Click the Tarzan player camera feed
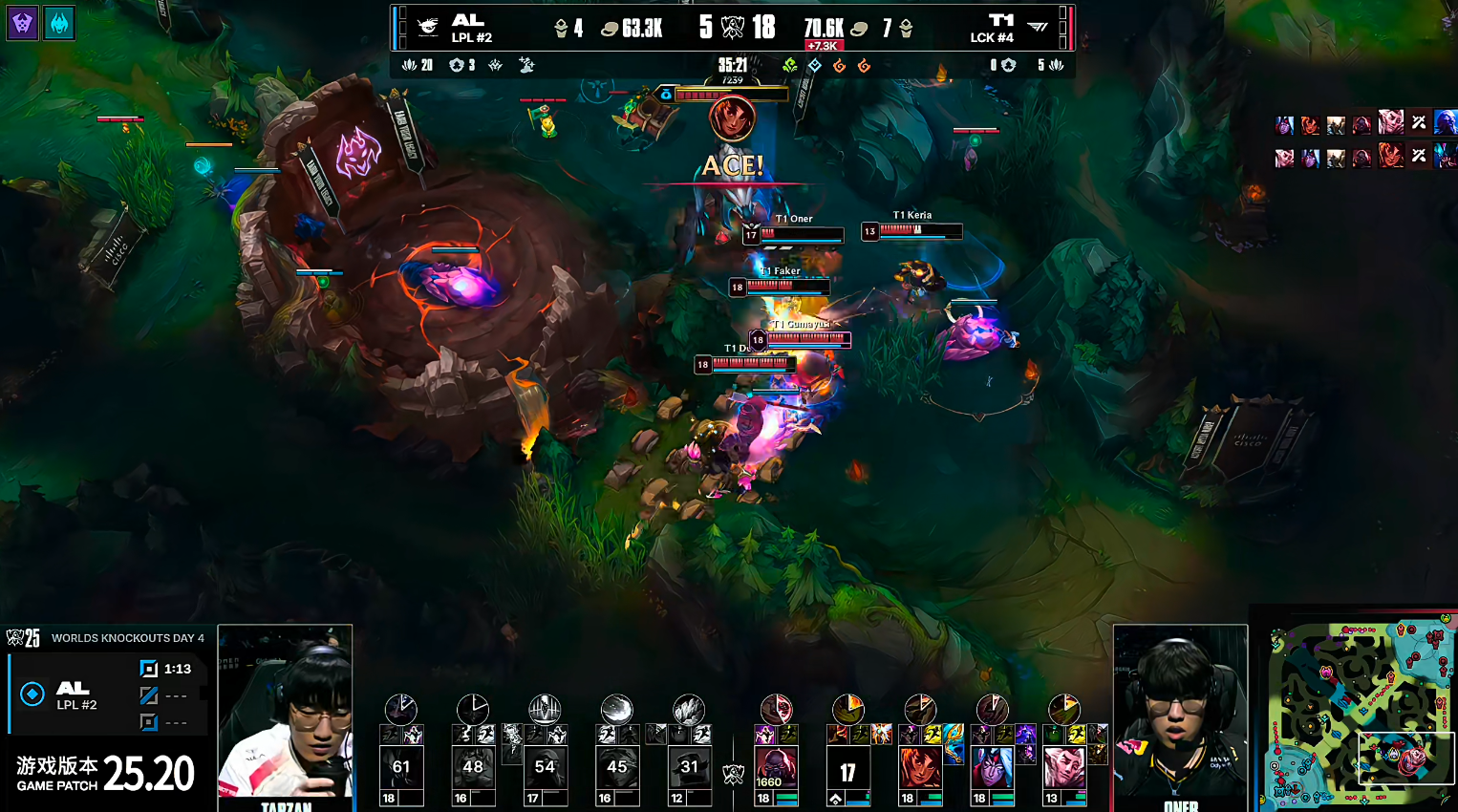This screenshot has height=812, width=1458. click(286, 716)
